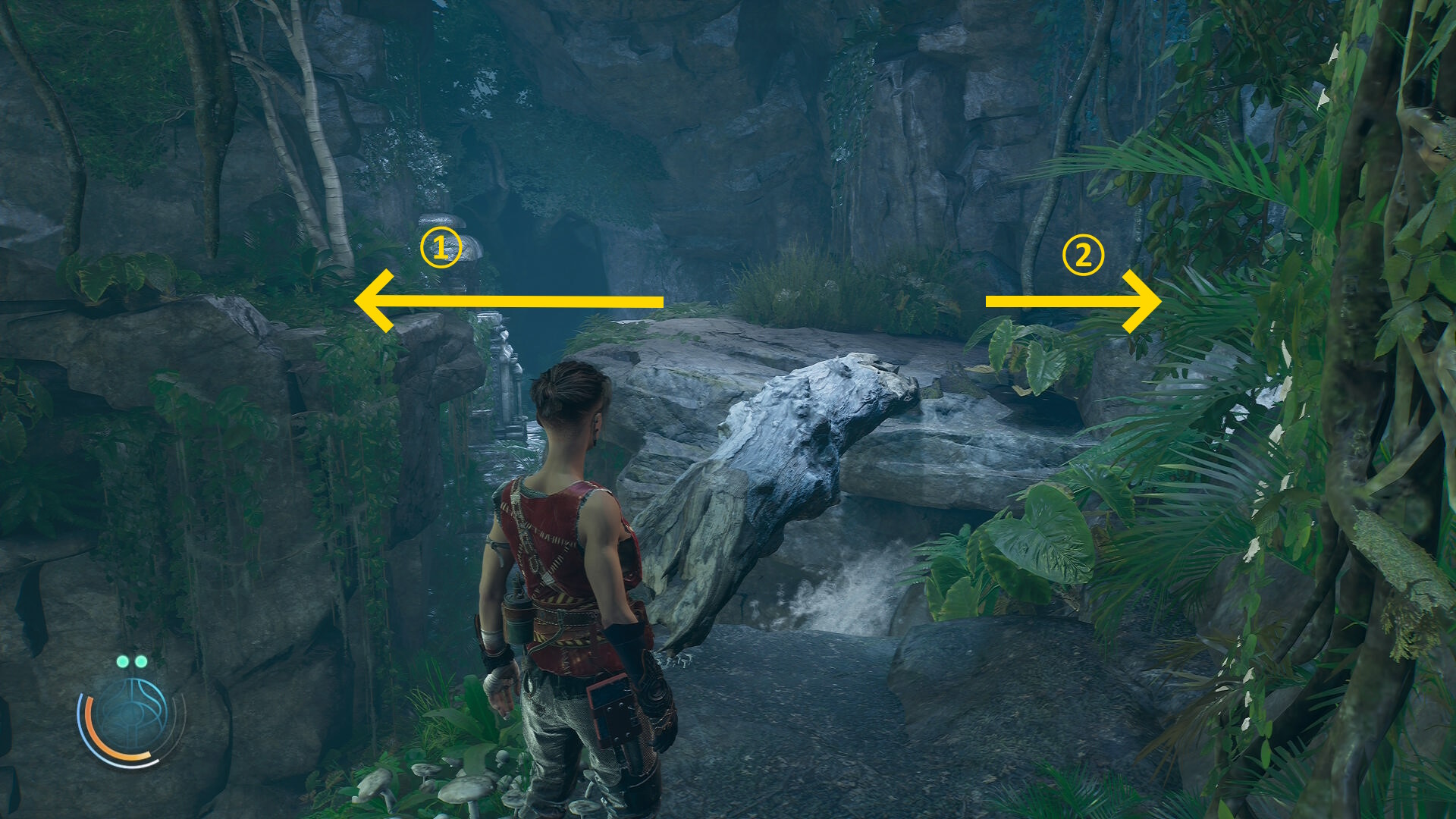This screenshot has width=1456, height=819.
Task: Select the circled number 2 marker
Action: [1082, 255]
